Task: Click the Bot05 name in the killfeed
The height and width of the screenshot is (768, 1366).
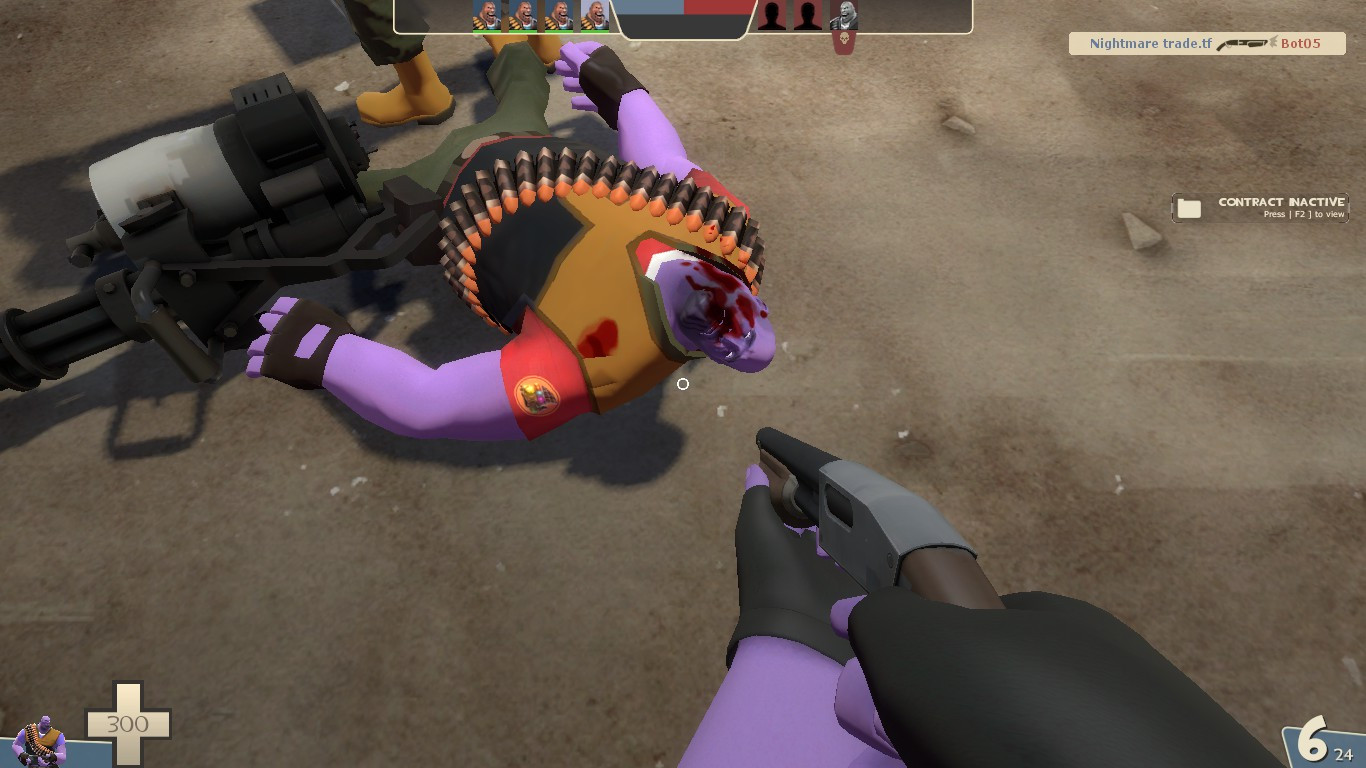Action: click(x=1299, y=44)
